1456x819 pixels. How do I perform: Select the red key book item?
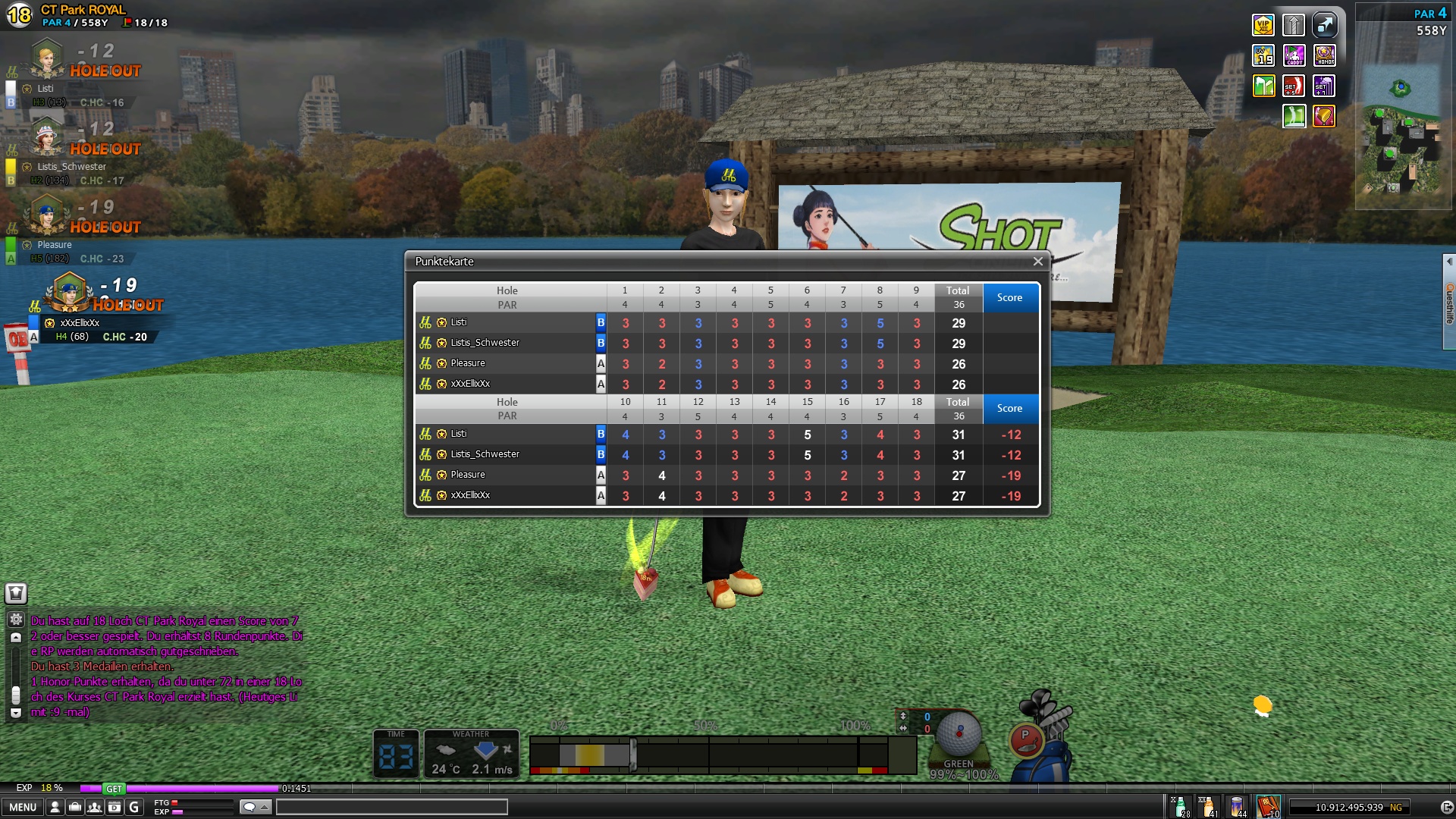pos(1268,807)
